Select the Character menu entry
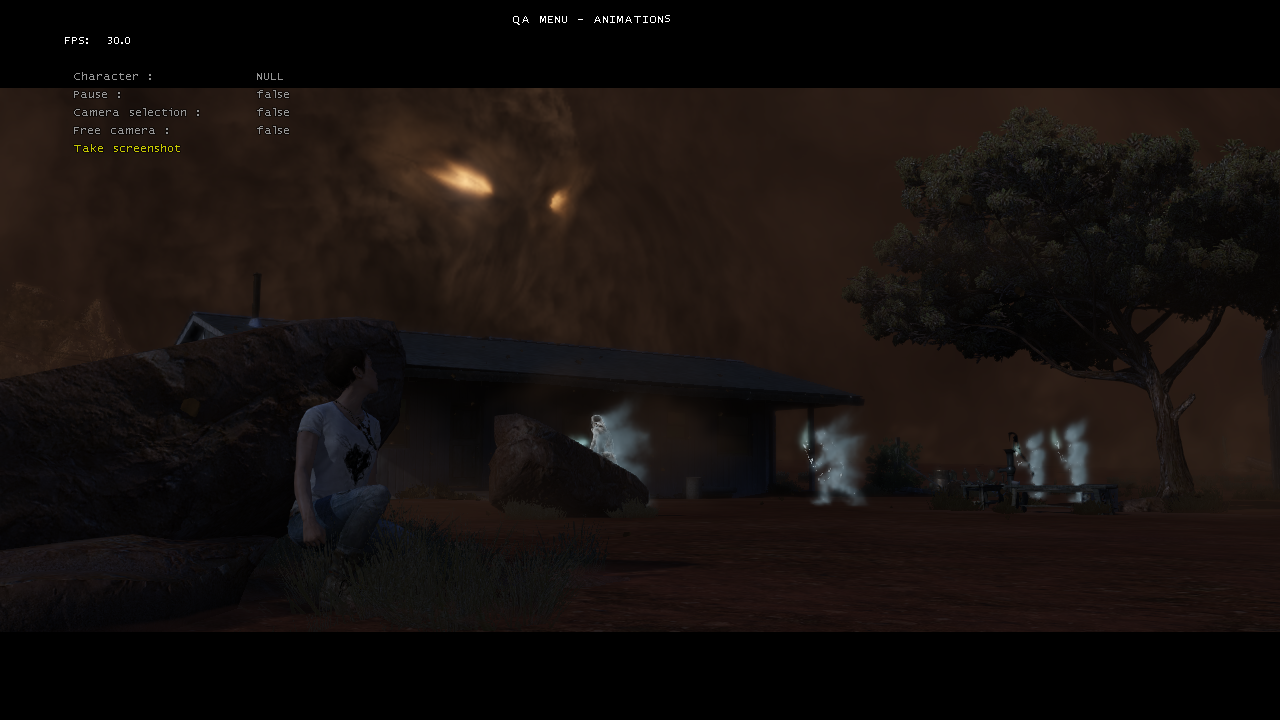 (x=113, y=77)
